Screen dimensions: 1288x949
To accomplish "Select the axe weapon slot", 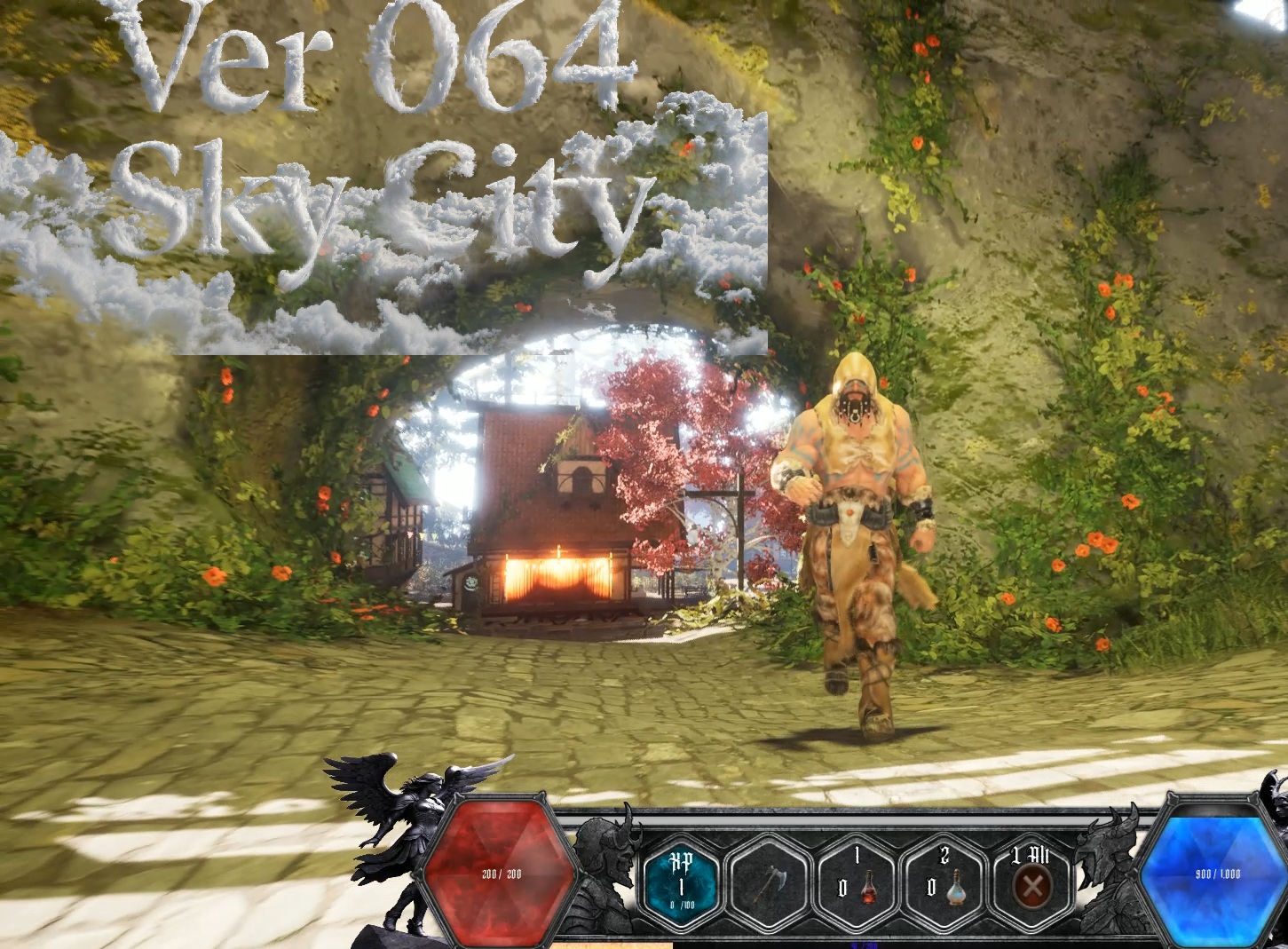I will tap(767, 882).
